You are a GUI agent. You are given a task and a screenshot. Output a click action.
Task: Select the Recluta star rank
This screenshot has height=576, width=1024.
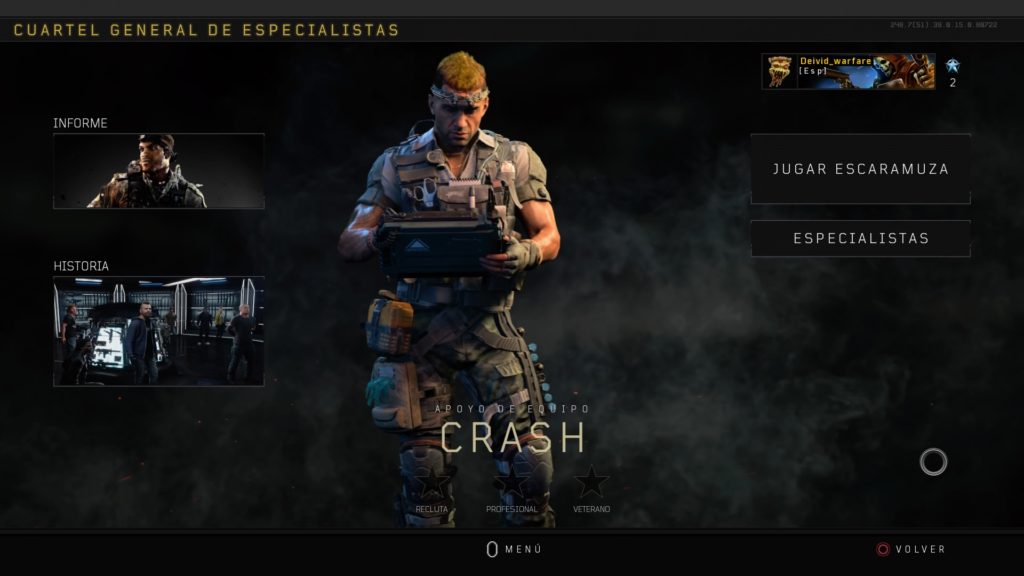[432, 483]
